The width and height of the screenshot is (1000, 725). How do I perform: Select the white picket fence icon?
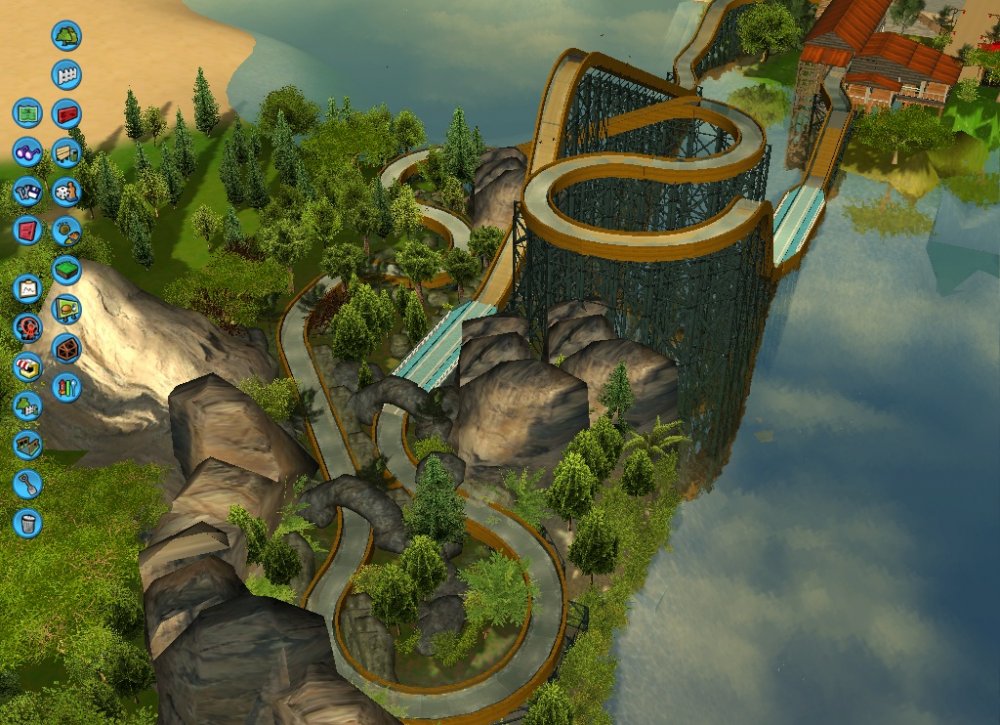click(x=66, y=74)
